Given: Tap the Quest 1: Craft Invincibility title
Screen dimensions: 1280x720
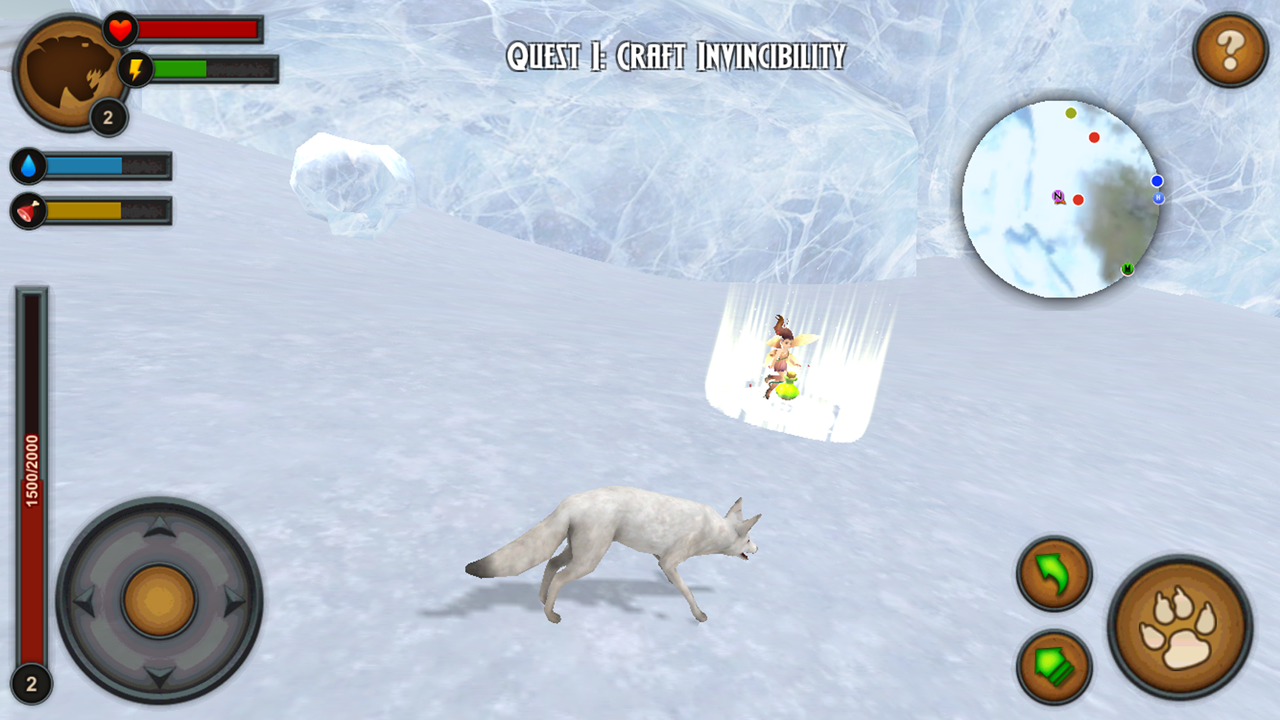Looking at the screenshot, I should coord(674,57).
